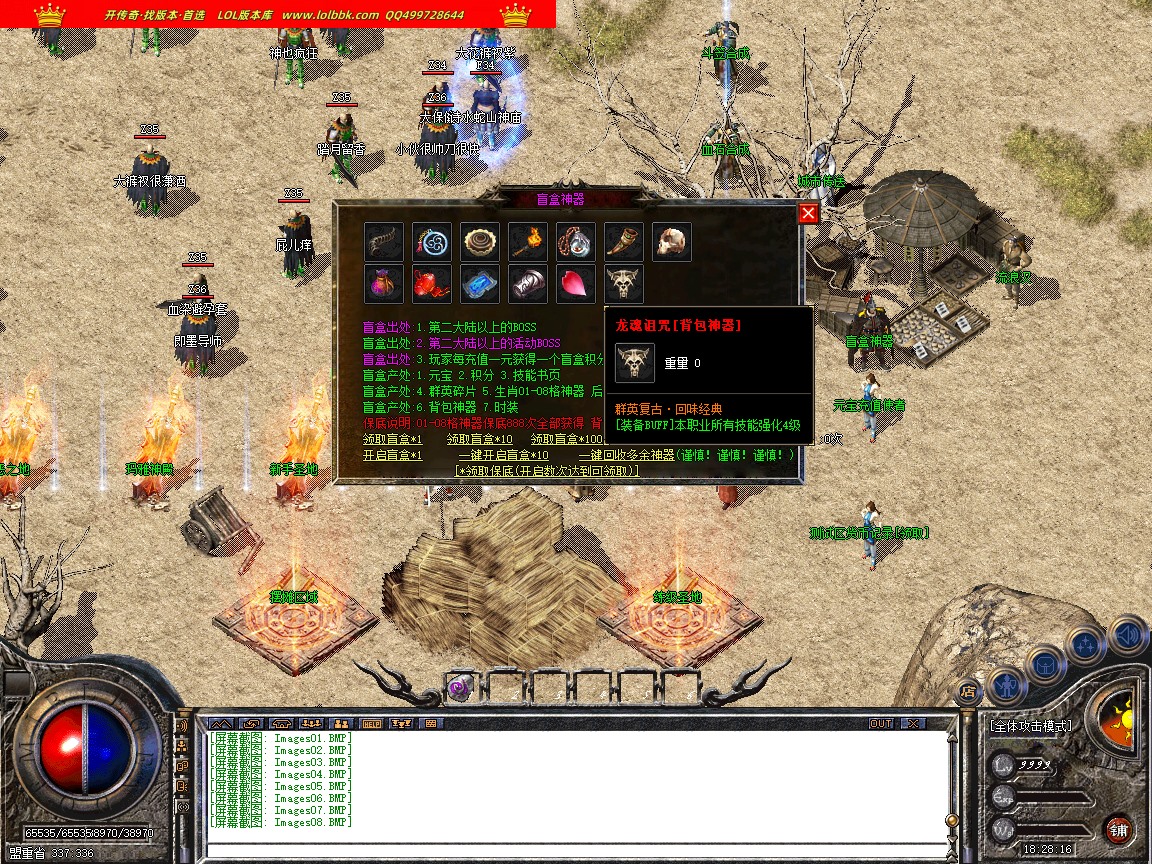Toggle the 全体攻击模式 attack mode label
Screen dimensions: 1152x864
pos(1030,726)
